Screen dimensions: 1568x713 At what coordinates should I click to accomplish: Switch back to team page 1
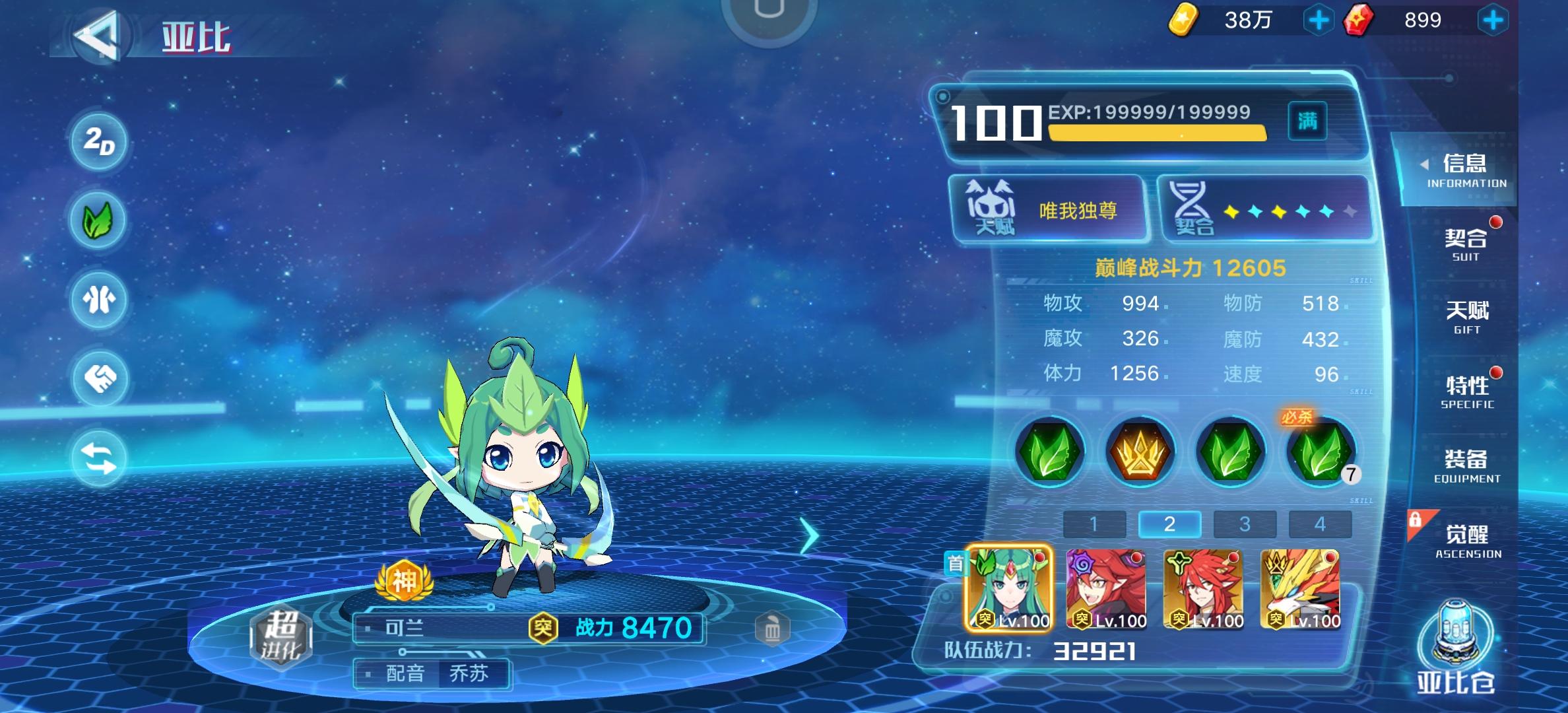[x=1095, y=525]
